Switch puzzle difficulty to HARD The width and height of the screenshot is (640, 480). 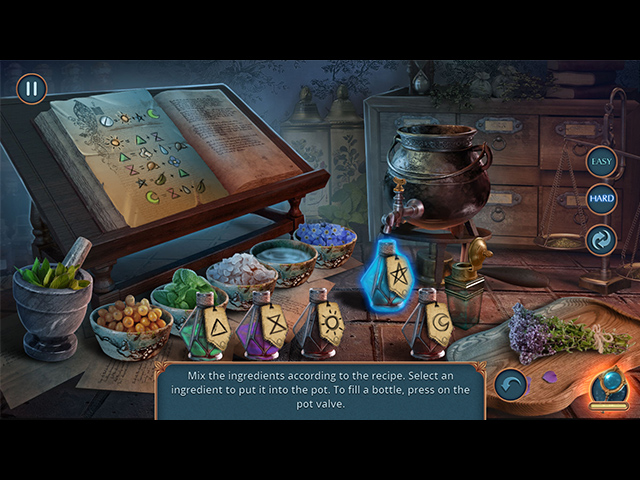[601, 199]
